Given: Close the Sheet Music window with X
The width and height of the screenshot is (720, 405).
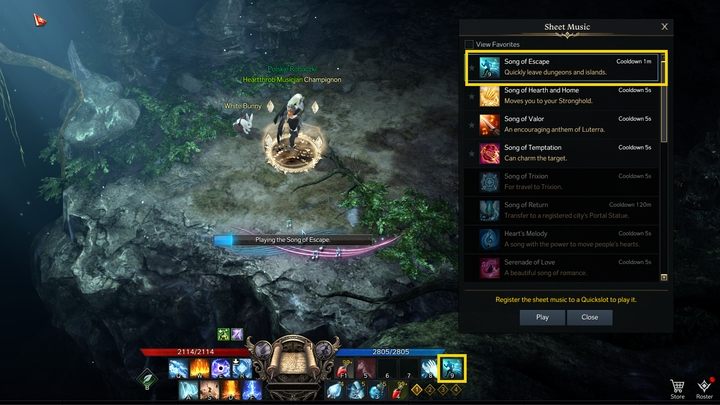Looking at the screenshot, I should pyautogui.click(x=664, y=27).
